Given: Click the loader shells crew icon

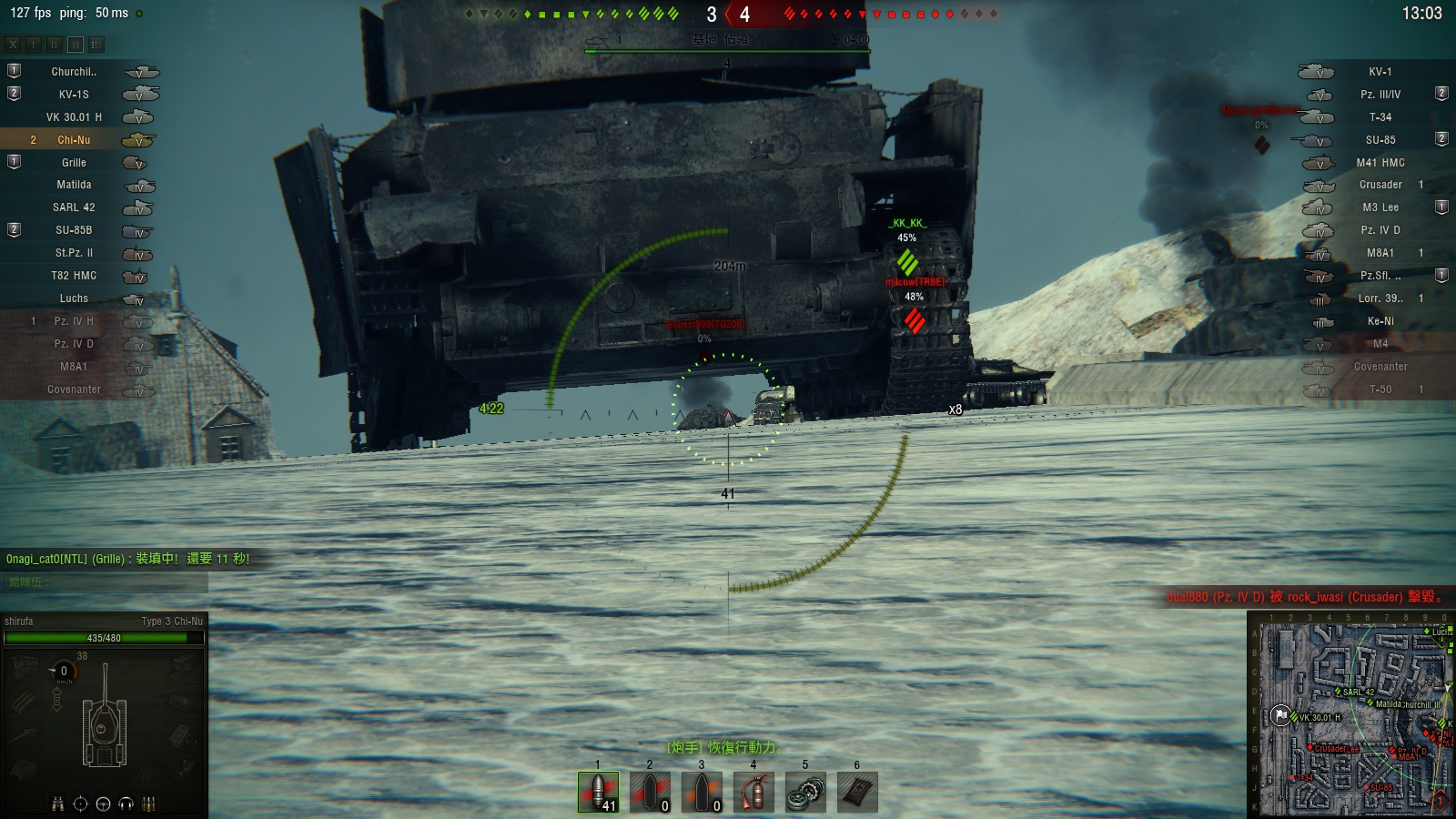Looking at the screenshot, I should pos(149,804).
